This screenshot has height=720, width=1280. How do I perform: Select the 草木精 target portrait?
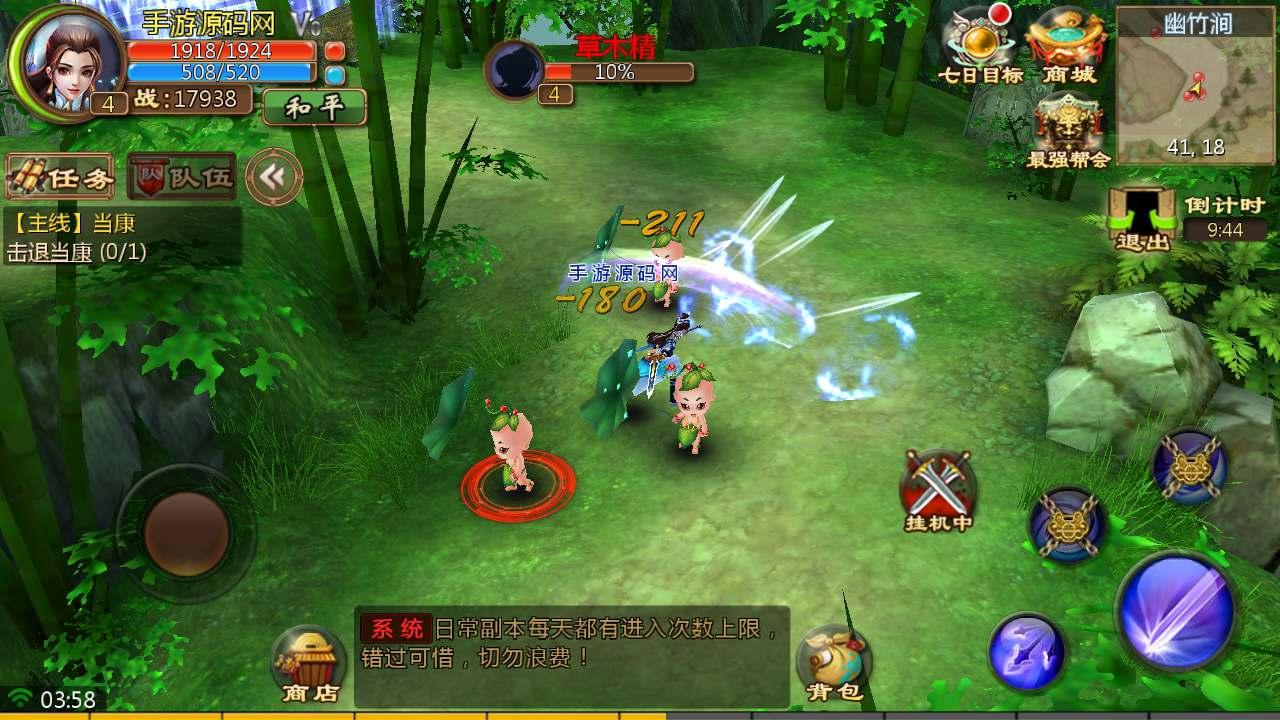(515, 68)
